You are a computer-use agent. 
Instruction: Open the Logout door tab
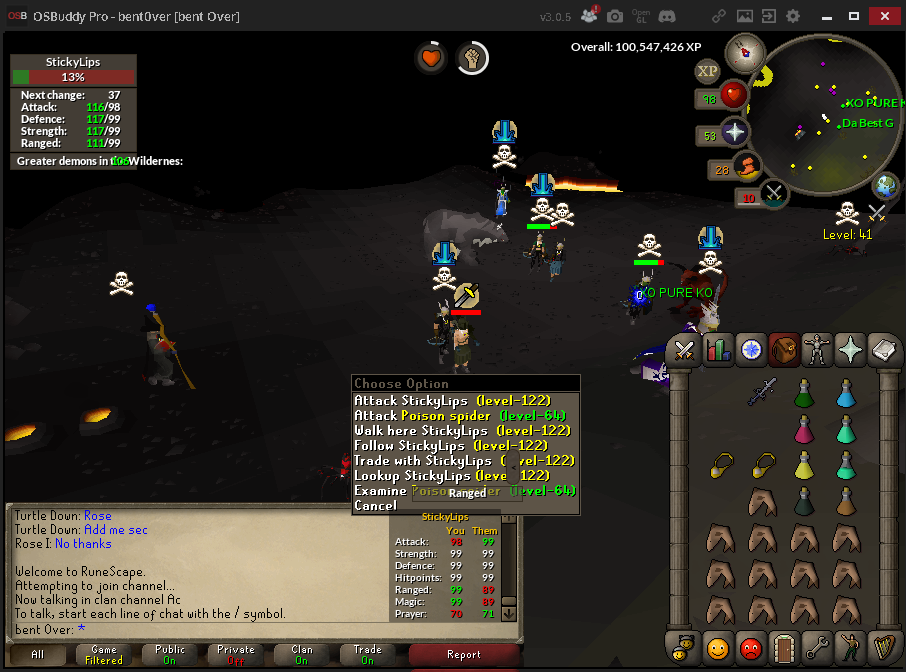[783, 647]
